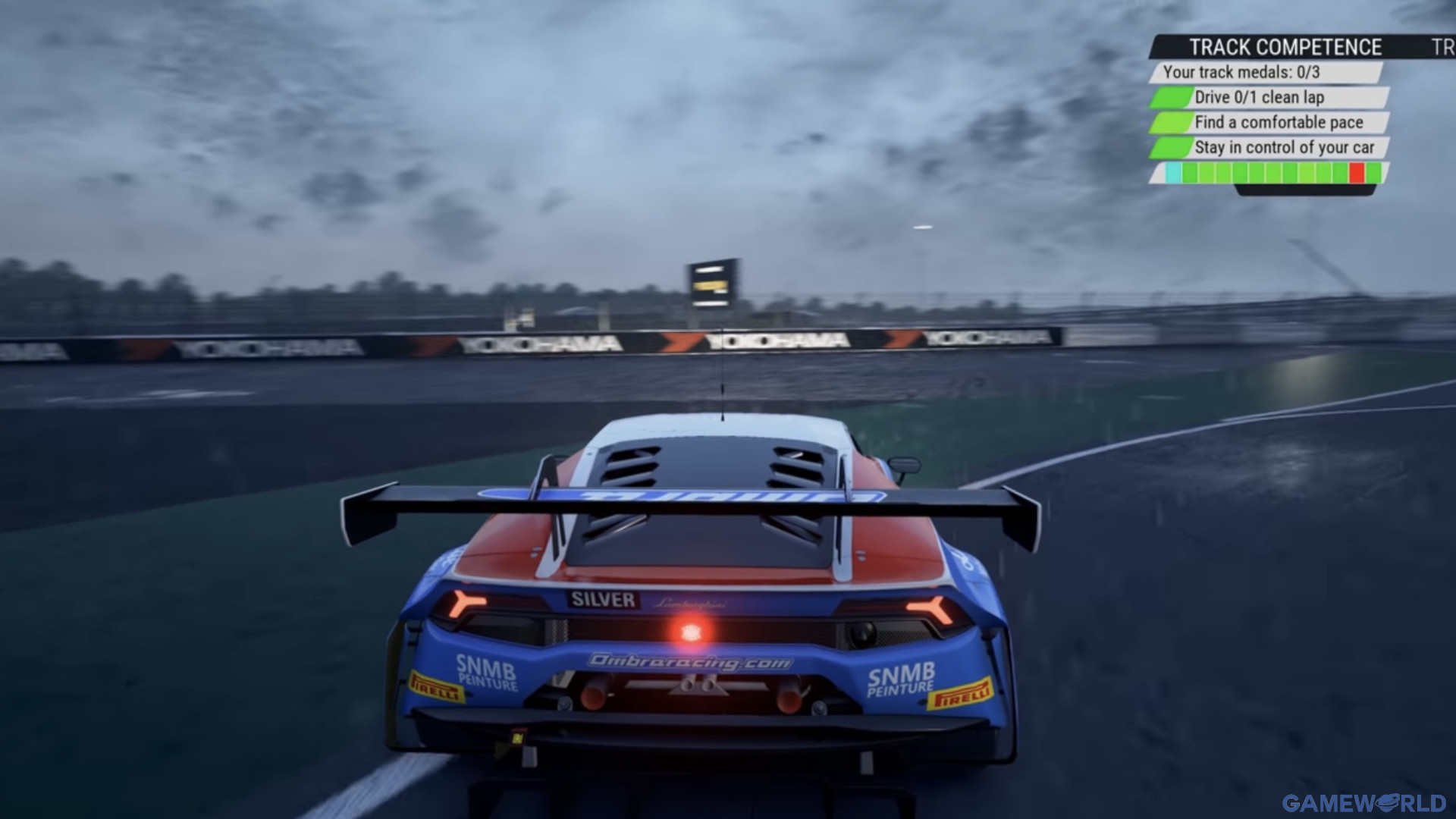Select the Your track medals 0/3 entry
The image size is (1456, 819).
tap(1241, 74)
